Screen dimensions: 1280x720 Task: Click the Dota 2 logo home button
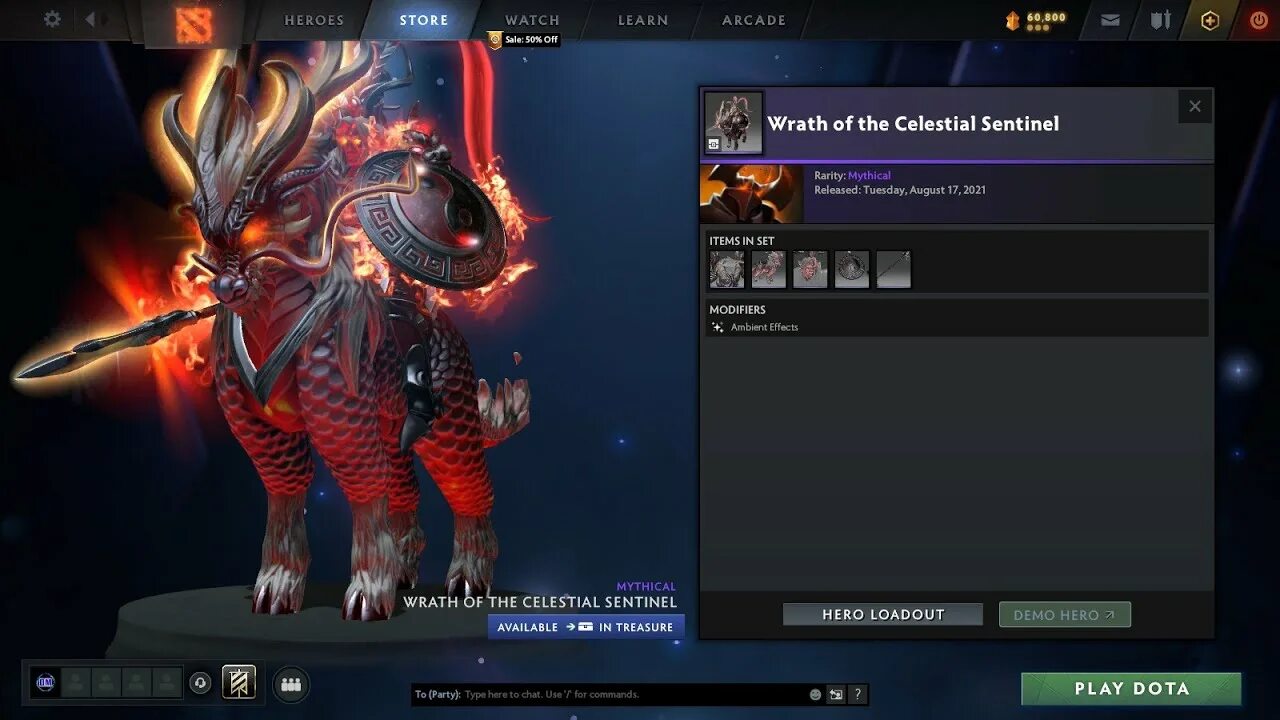(194, 24)
